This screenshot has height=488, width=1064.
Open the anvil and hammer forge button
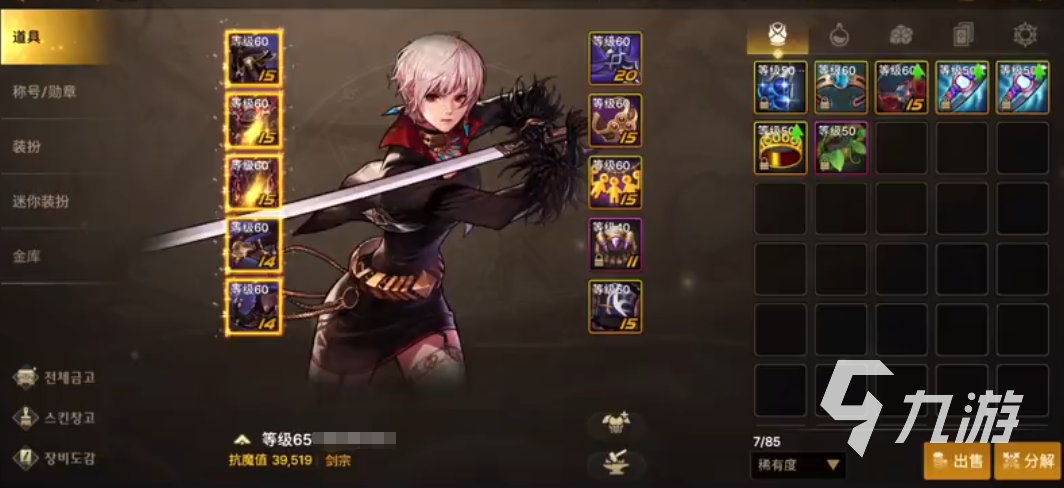click(615, 463)
